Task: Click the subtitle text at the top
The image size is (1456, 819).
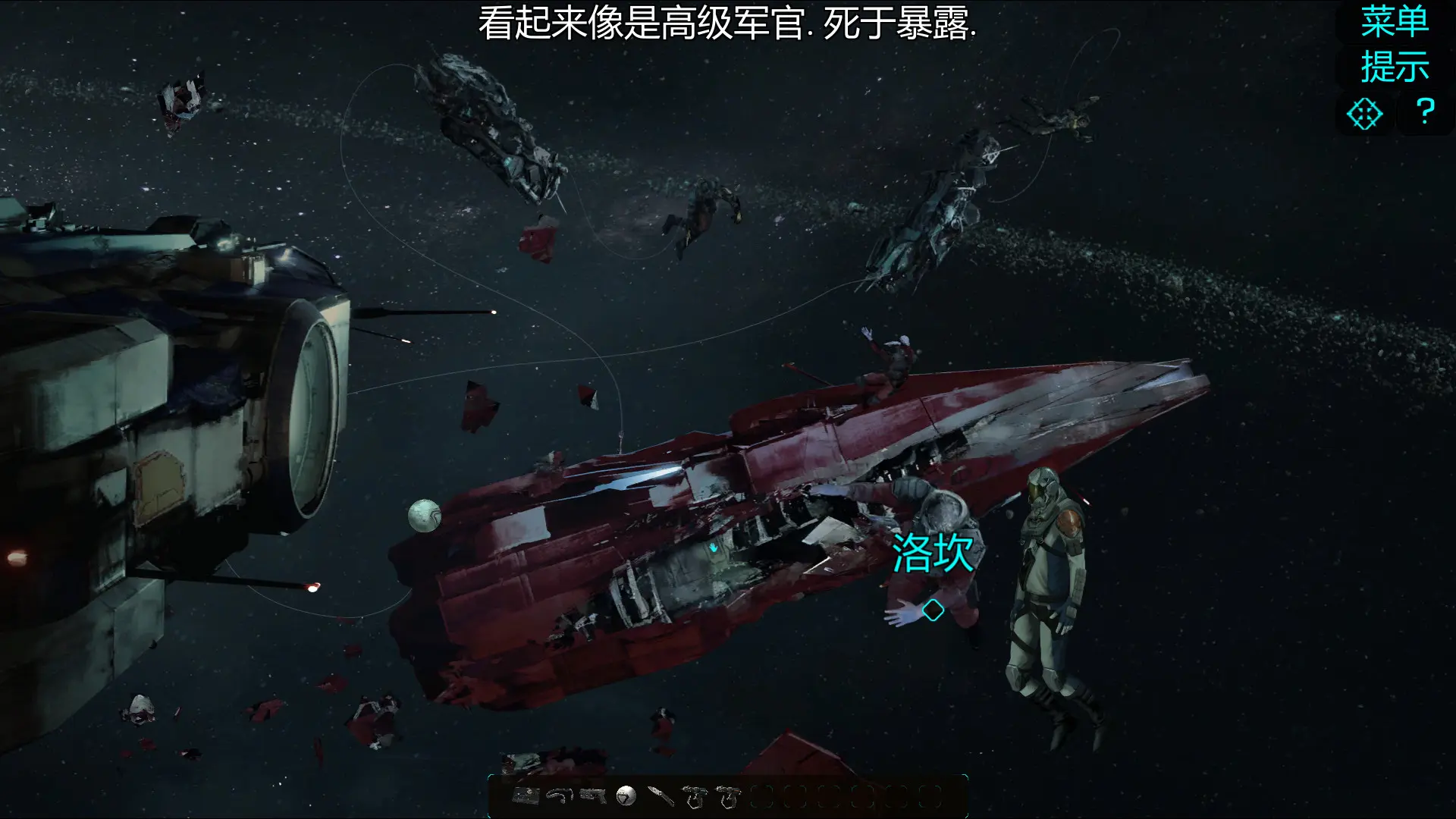Action: tap(728, 23)
